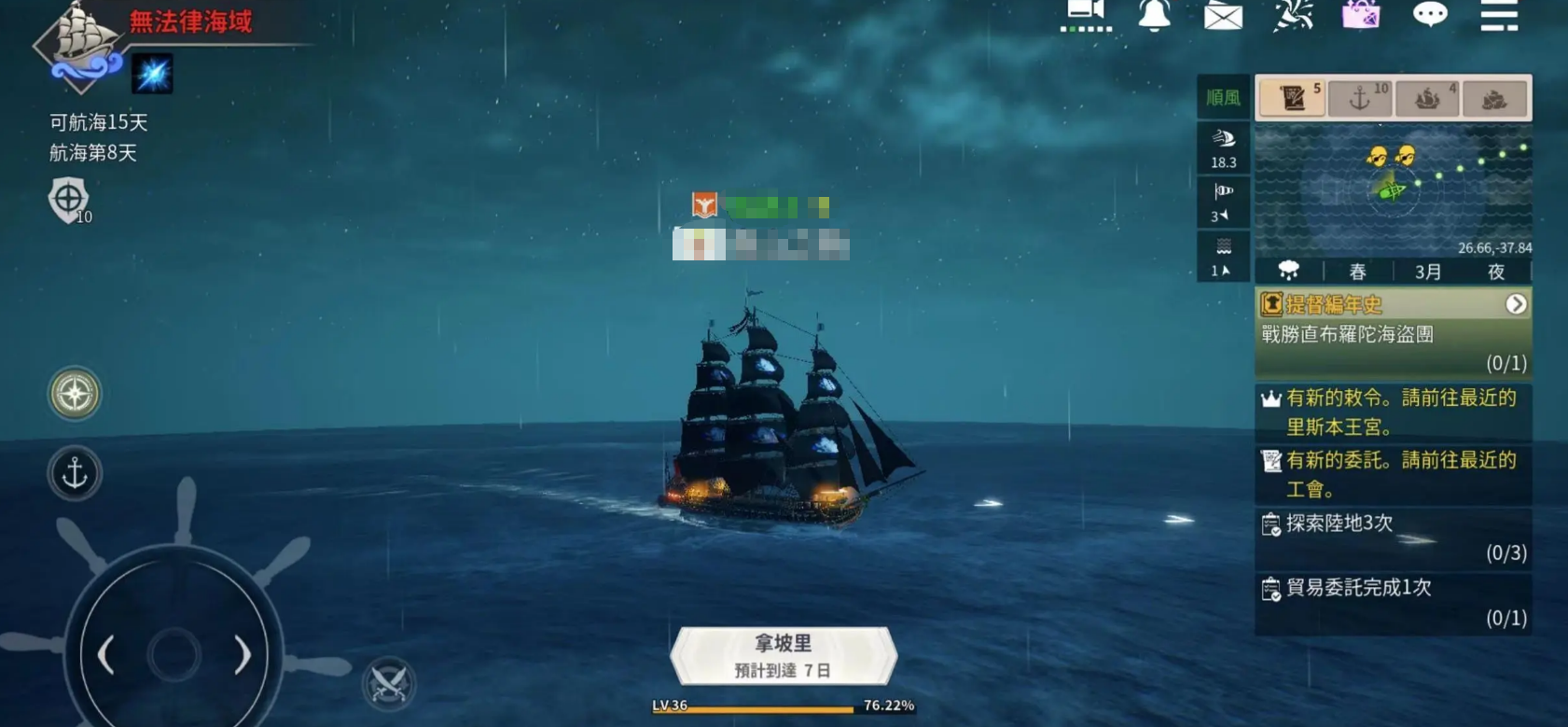Toggle the 順風 tailwind indicator
This screenshot has width=1568, height=727.
click(1223, 98)
